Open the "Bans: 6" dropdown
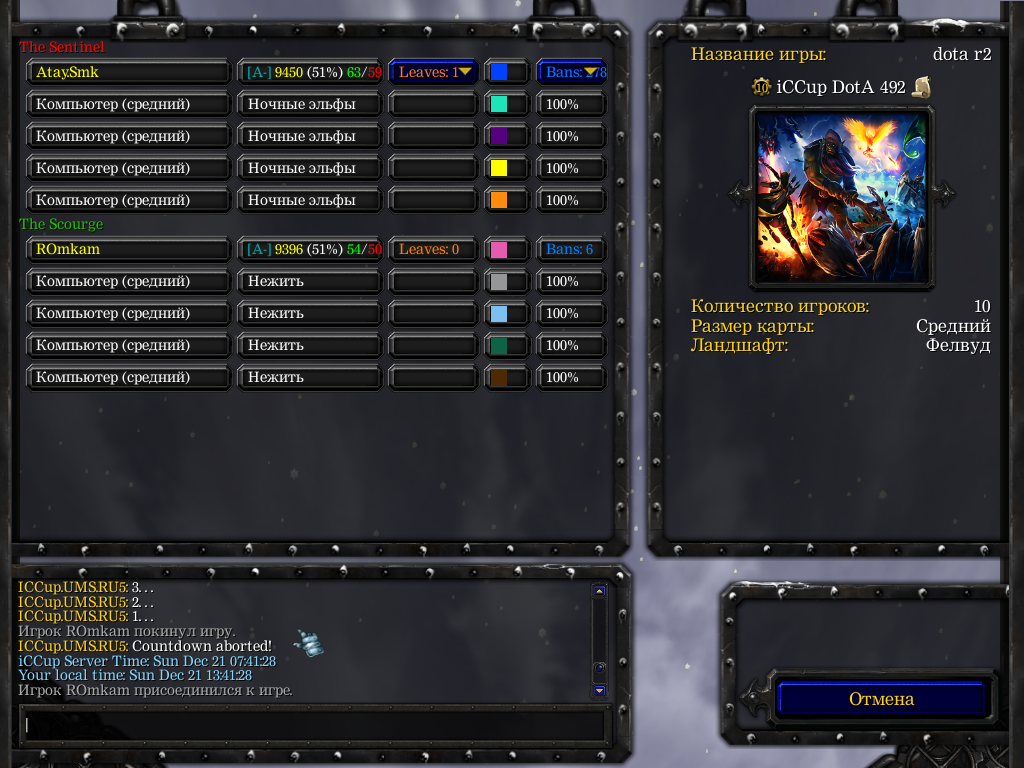This screenshot has height=768, width=1024. point(571,249)
